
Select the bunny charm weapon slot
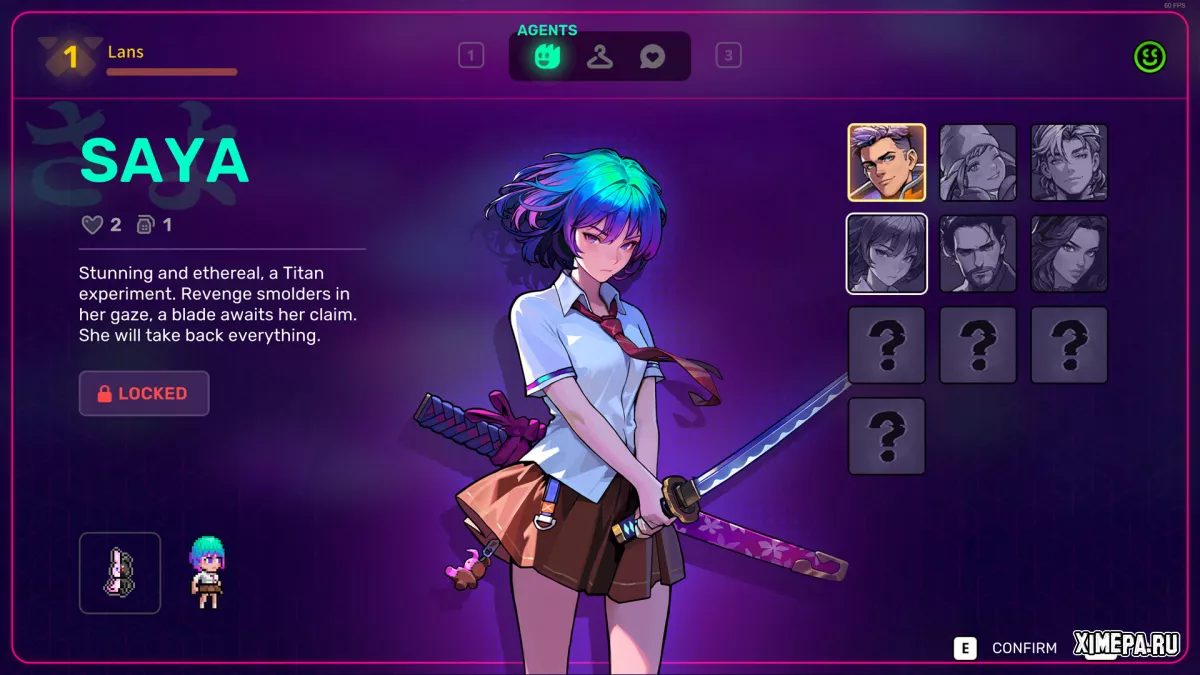pyautogui.click(x=120, y=572)
